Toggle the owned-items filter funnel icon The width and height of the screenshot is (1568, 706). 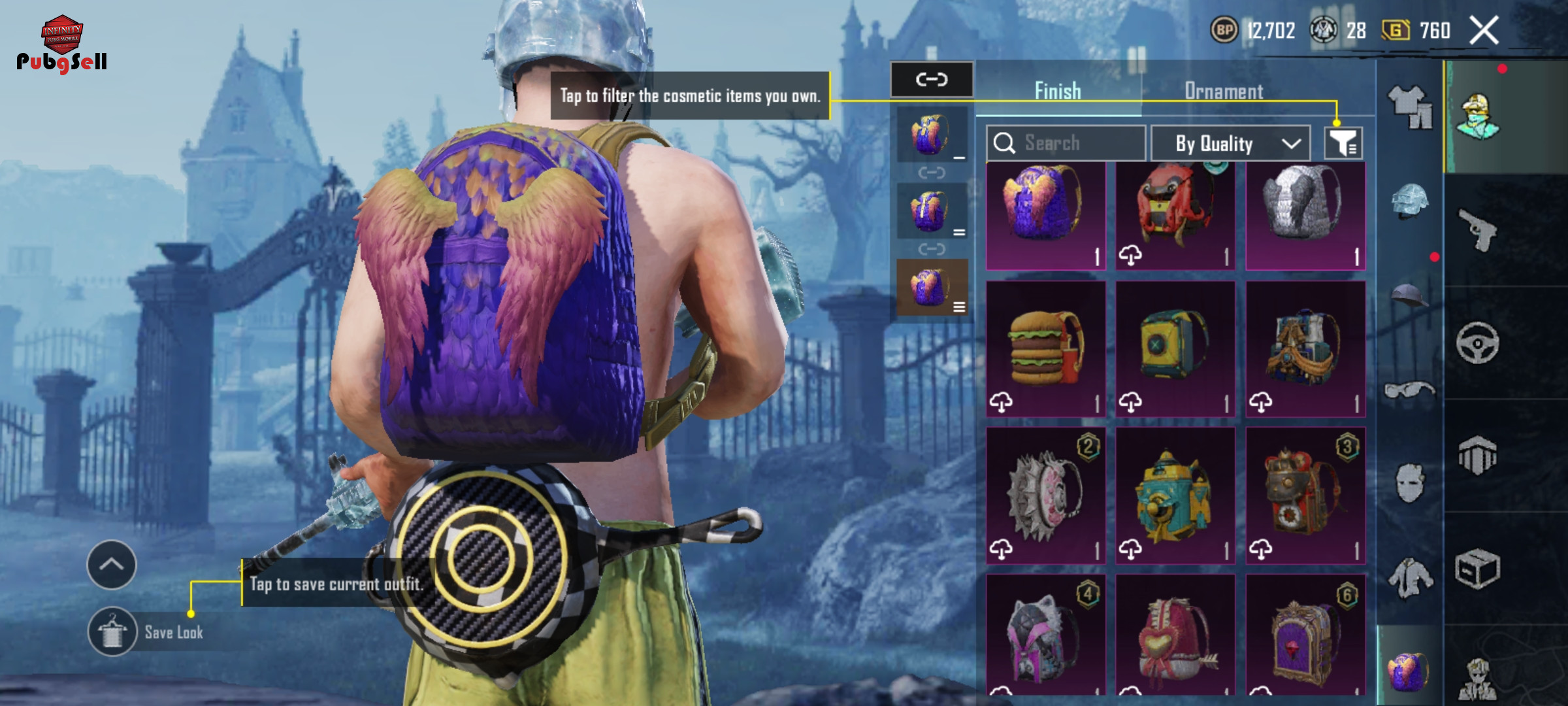1343,143
